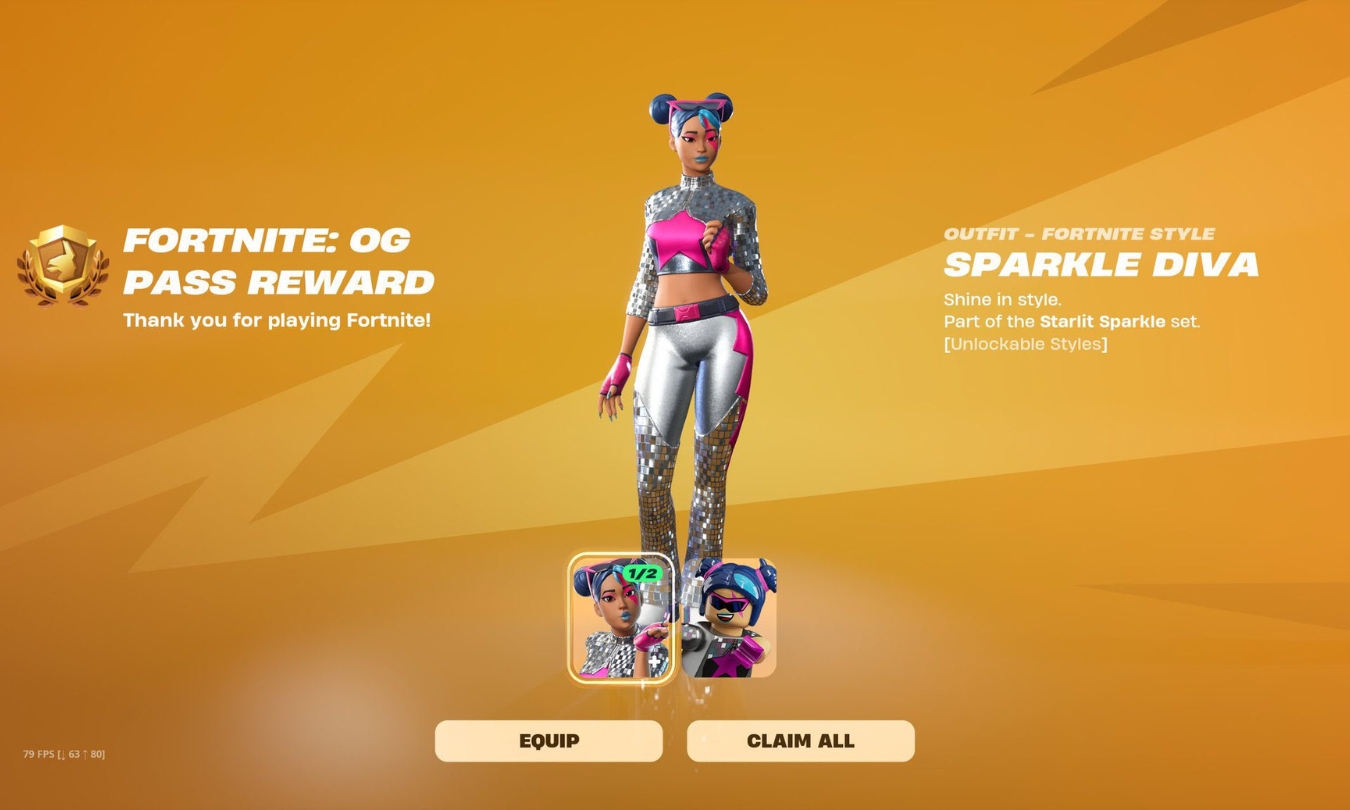
Task: Select the Fortnite-style Sparkle Diva thumbnail
Action: click(x=620, y=618)
